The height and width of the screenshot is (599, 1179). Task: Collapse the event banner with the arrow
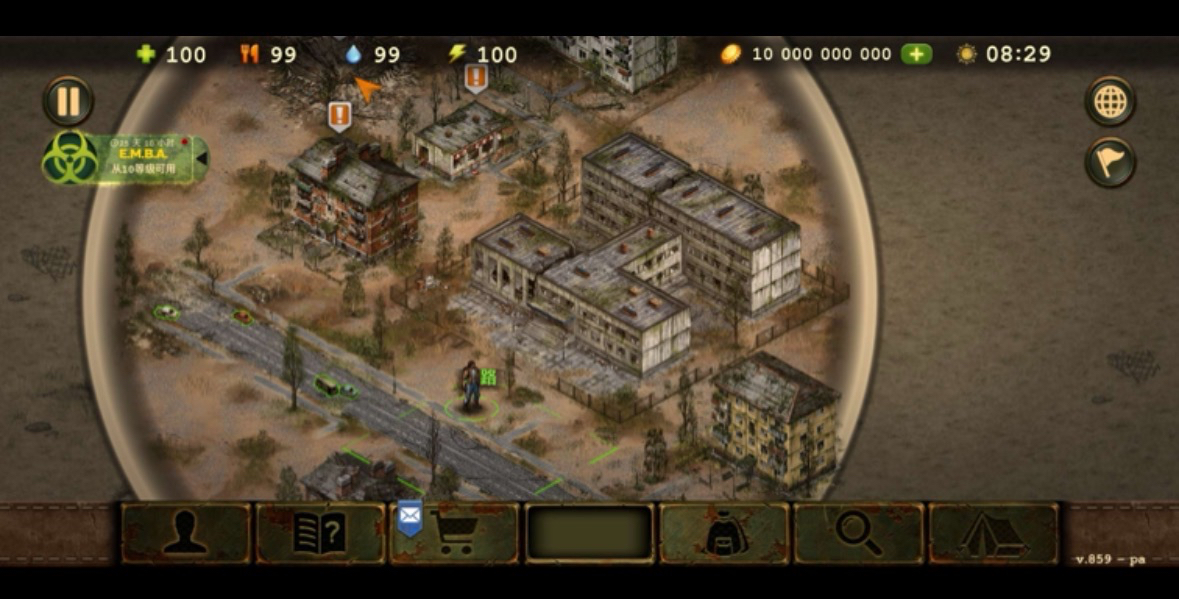[x=201, y=157]
